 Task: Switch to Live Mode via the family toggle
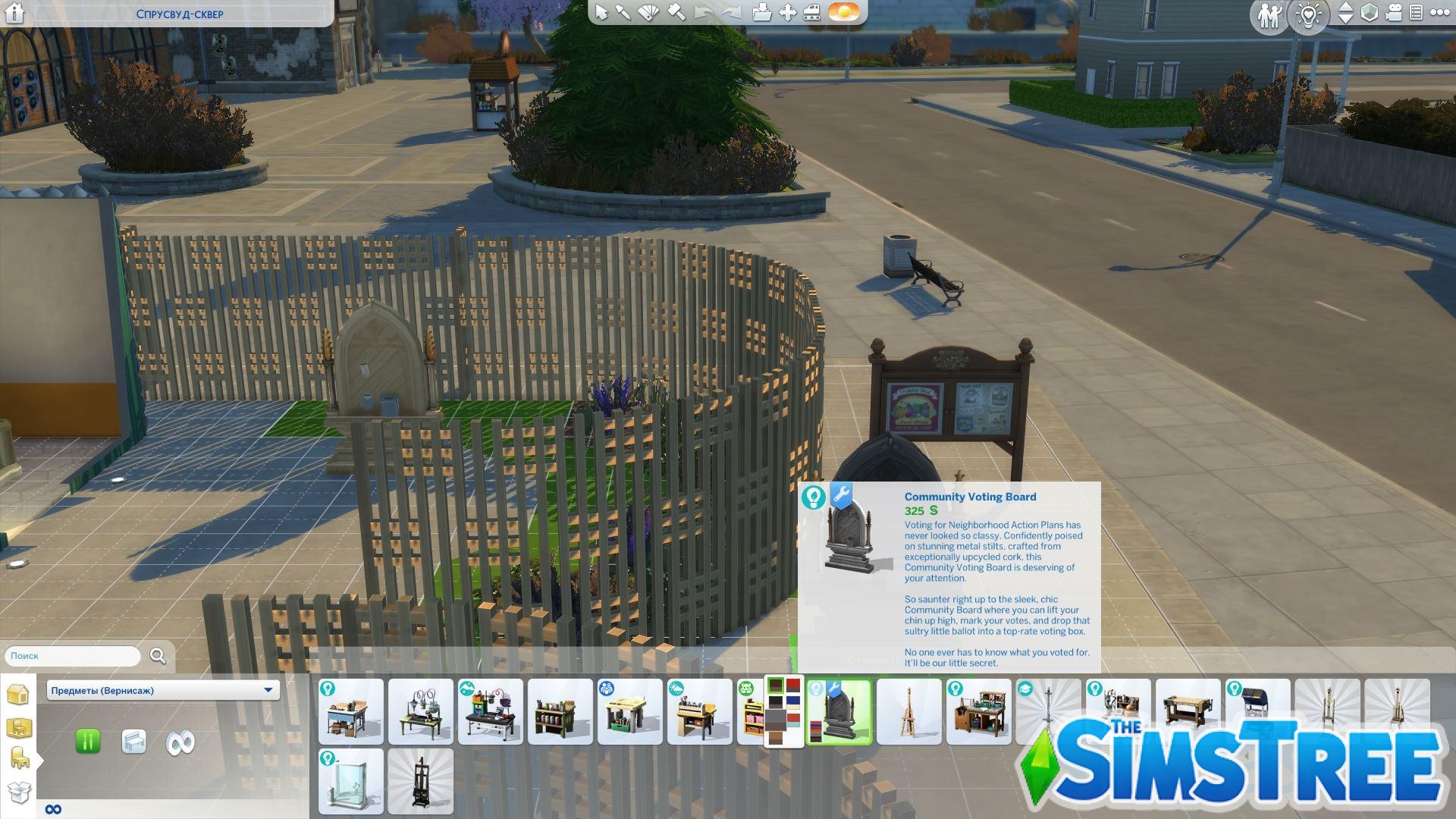click(x=1270, y=13)
